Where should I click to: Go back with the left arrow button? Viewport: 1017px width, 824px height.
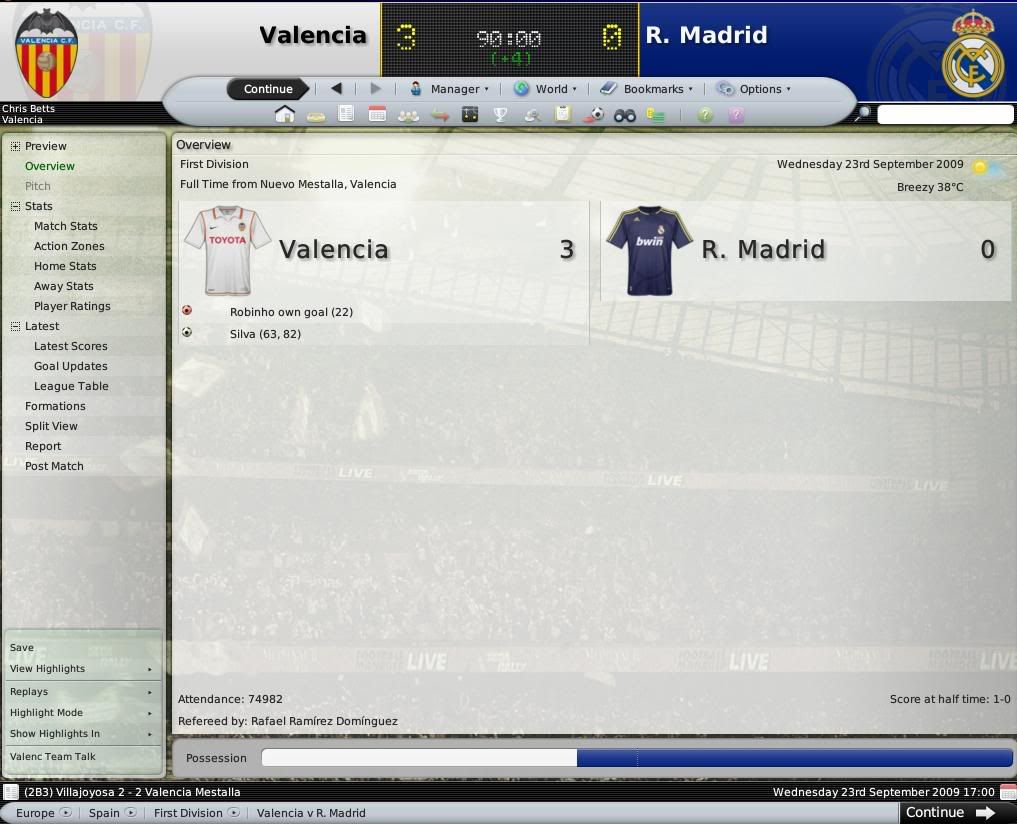(x=337, y=89)
